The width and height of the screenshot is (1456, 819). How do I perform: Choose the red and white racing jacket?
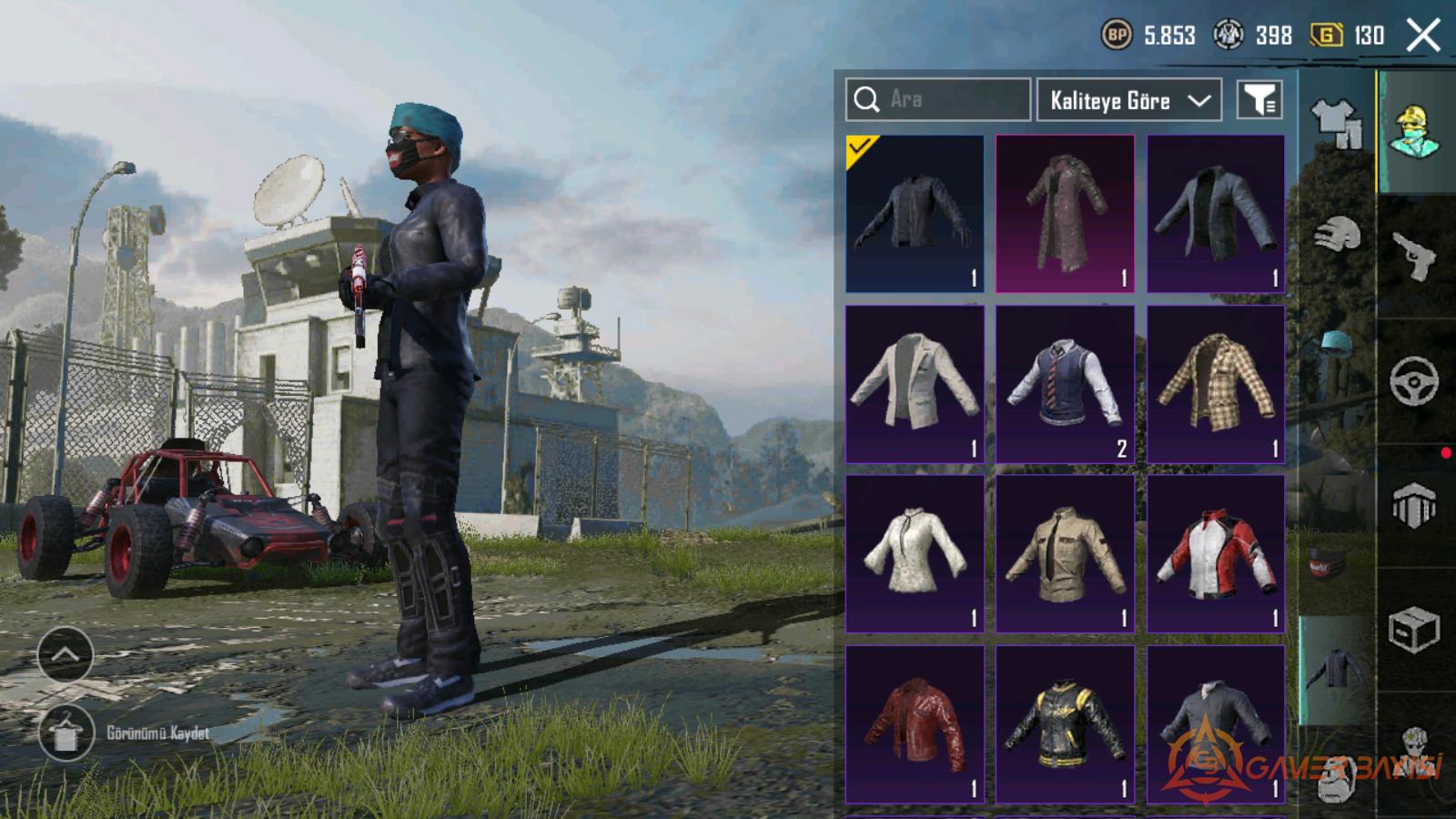(1216, 553)
